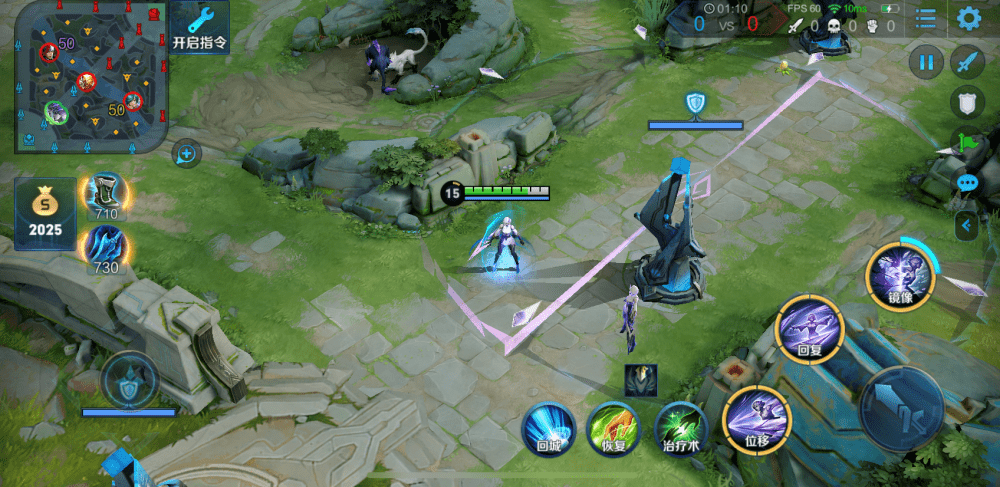Activate the 回复 skill

coord(810,329)
